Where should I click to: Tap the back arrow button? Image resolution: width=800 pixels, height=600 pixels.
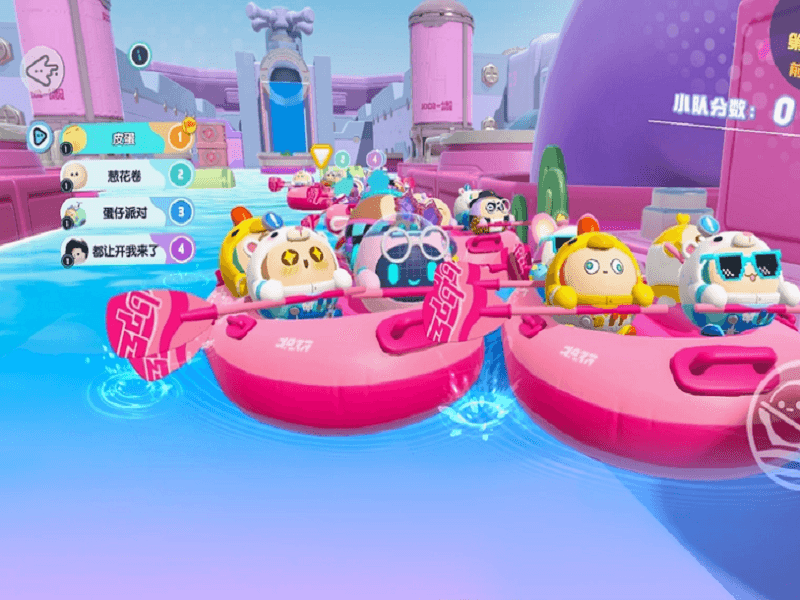point(43,70)
